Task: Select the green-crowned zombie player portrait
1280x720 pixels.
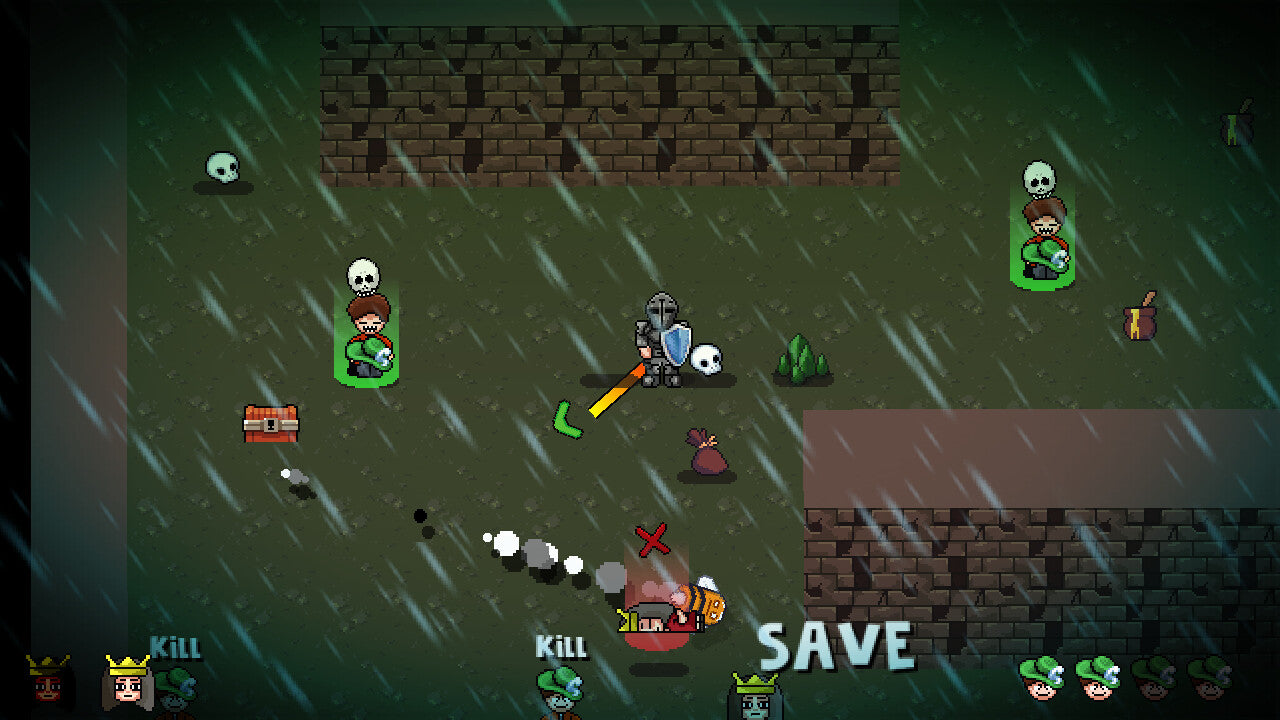Action: tap(755, 697)
